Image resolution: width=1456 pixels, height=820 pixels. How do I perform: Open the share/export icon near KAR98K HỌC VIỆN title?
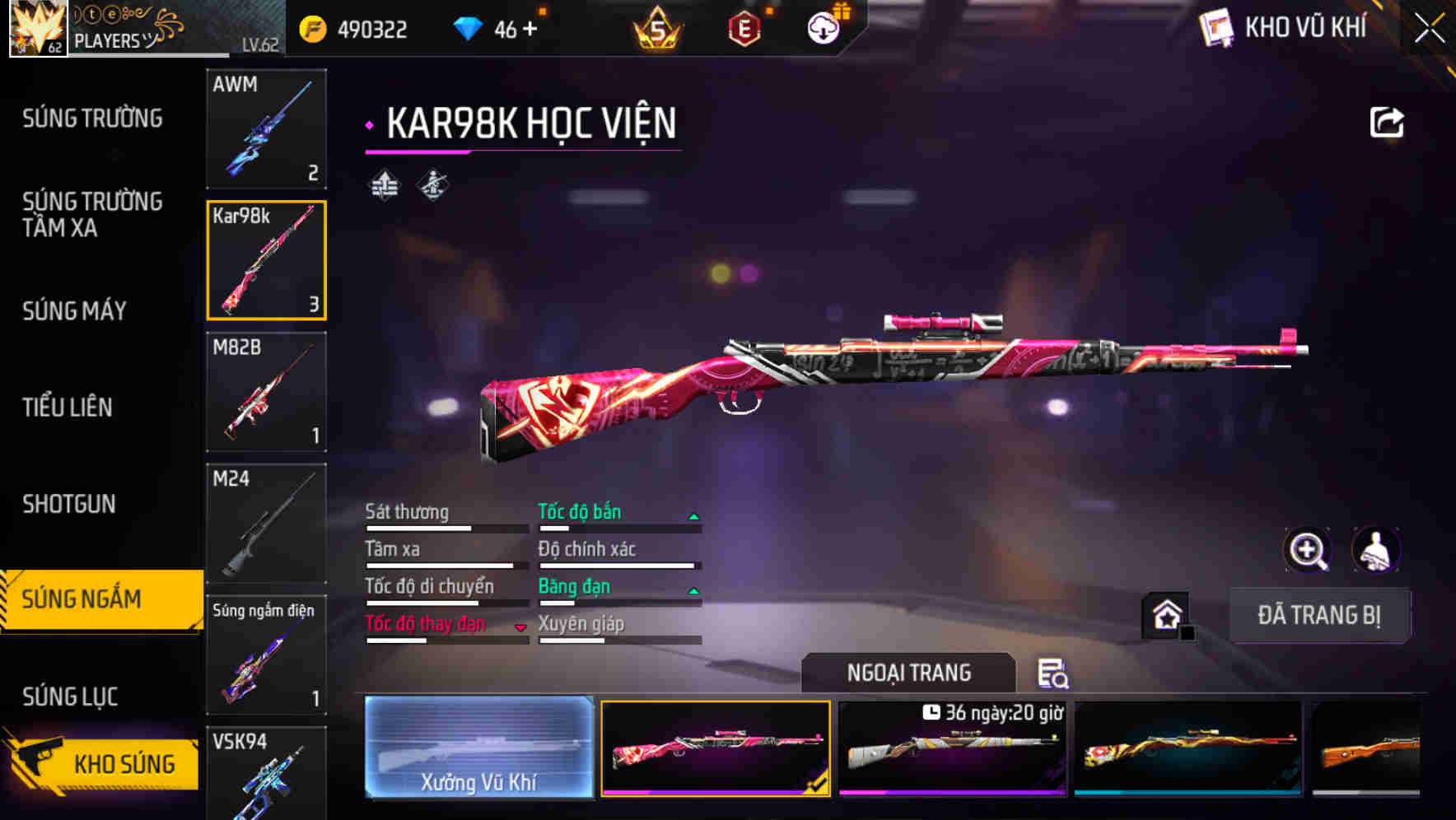point(1386,121)
